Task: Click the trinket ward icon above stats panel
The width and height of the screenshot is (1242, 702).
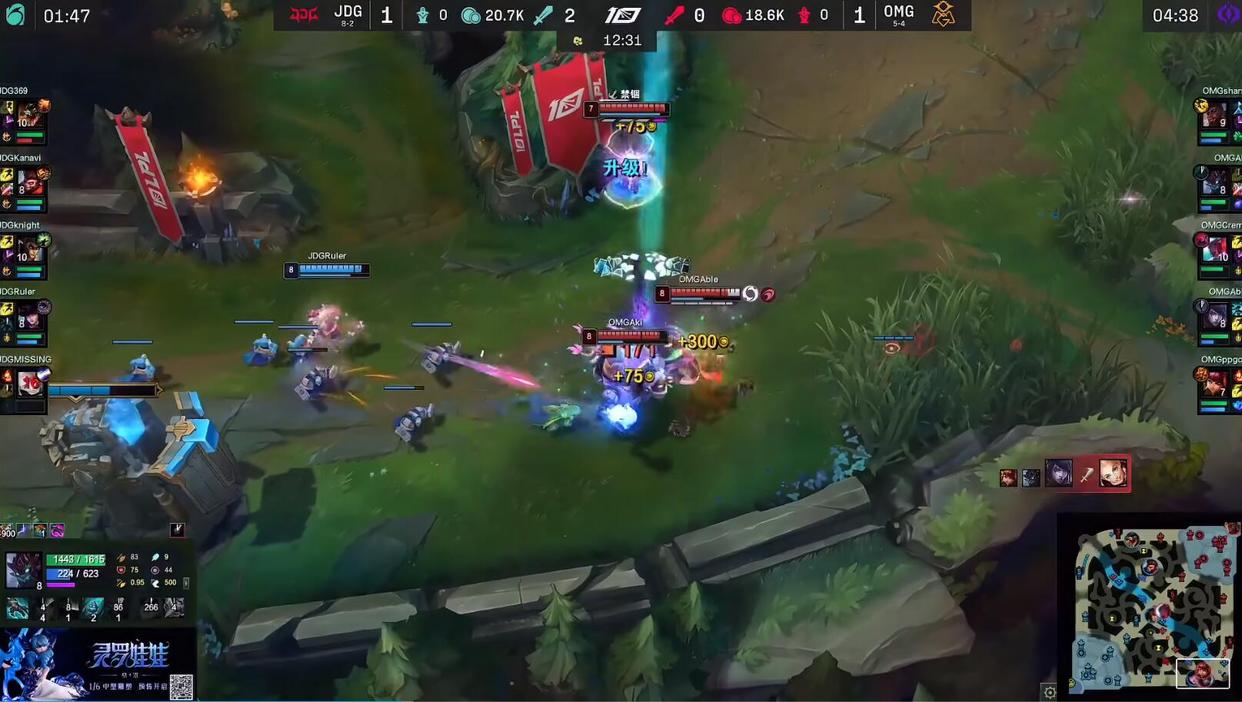Action: [x=177, y=530]
